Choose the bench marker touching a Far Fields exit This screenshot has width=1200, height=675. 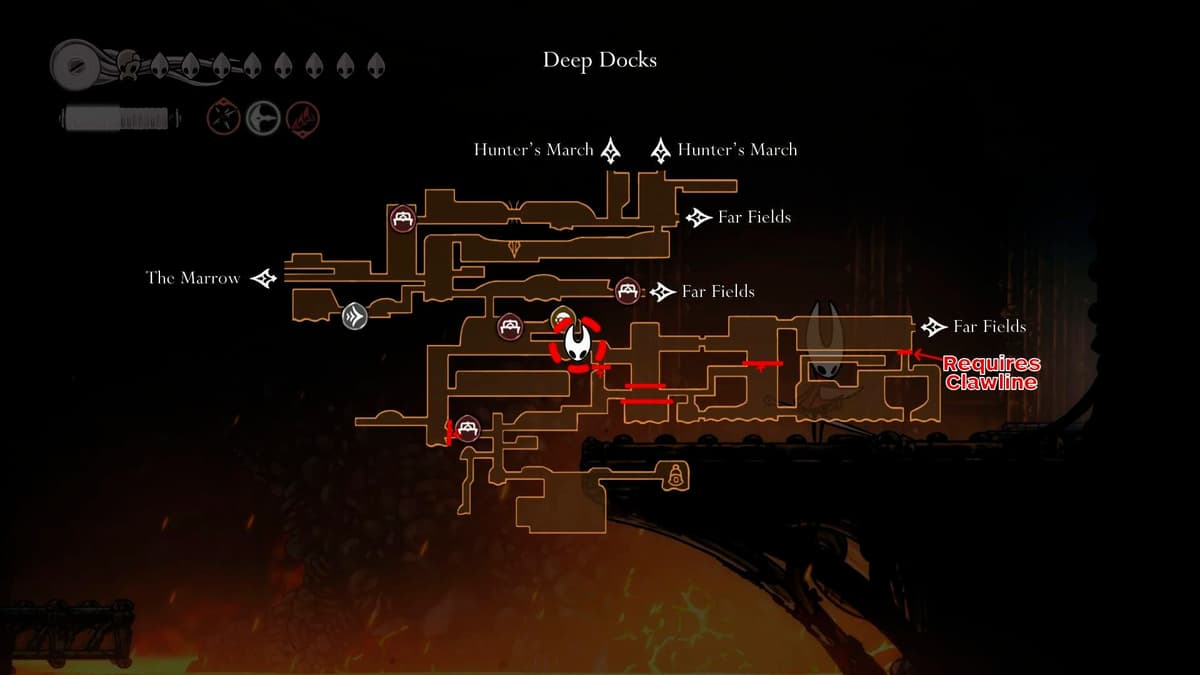[x=628, y=291]
